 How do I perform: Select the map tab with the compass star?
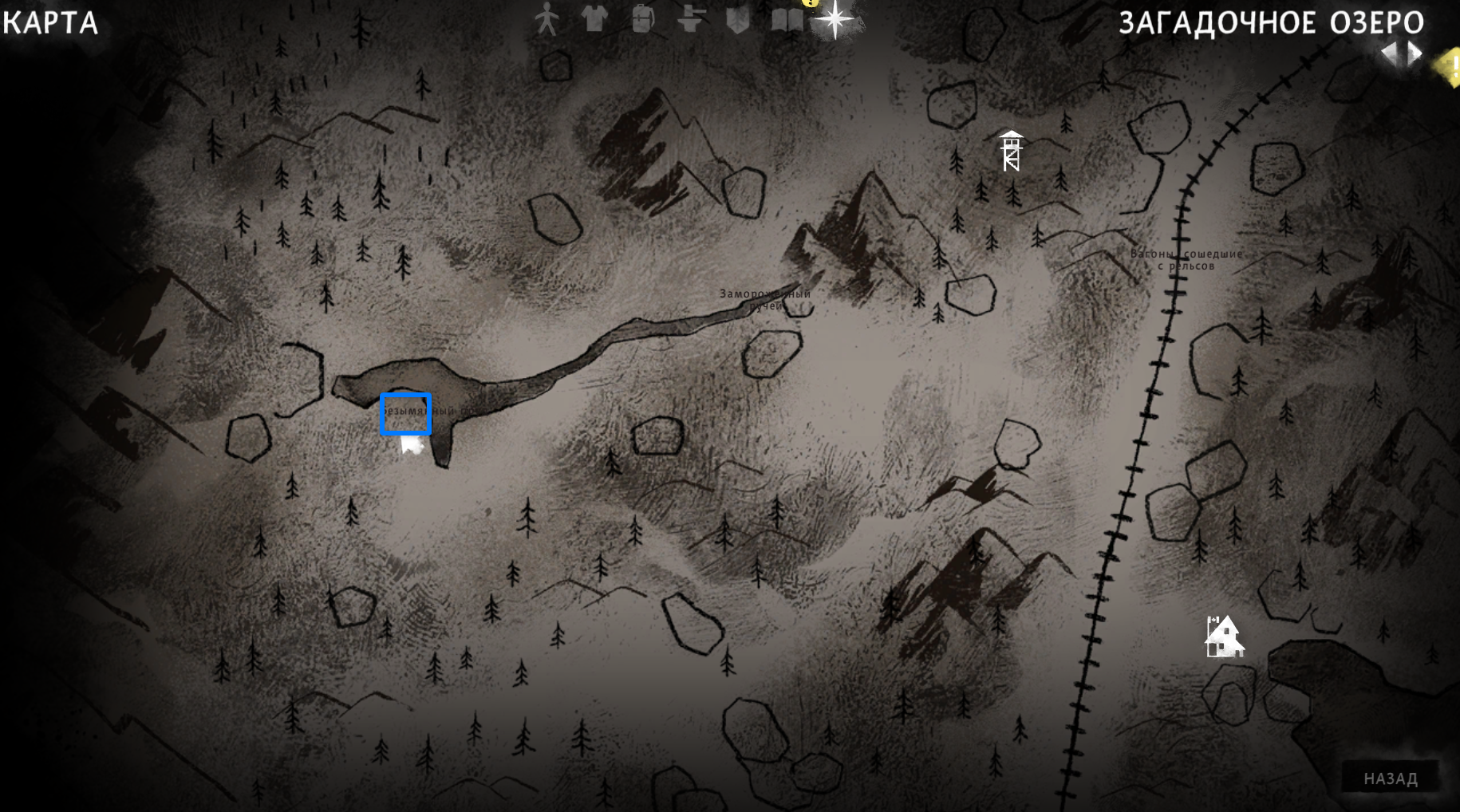[835, 19]
